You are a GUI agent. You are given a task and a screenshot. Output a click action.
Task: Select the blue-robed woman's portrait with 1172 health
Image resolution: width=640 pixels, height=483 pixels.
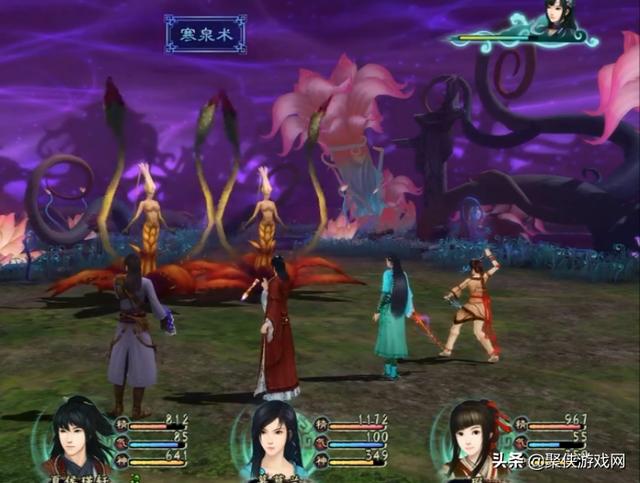point(274,438)
